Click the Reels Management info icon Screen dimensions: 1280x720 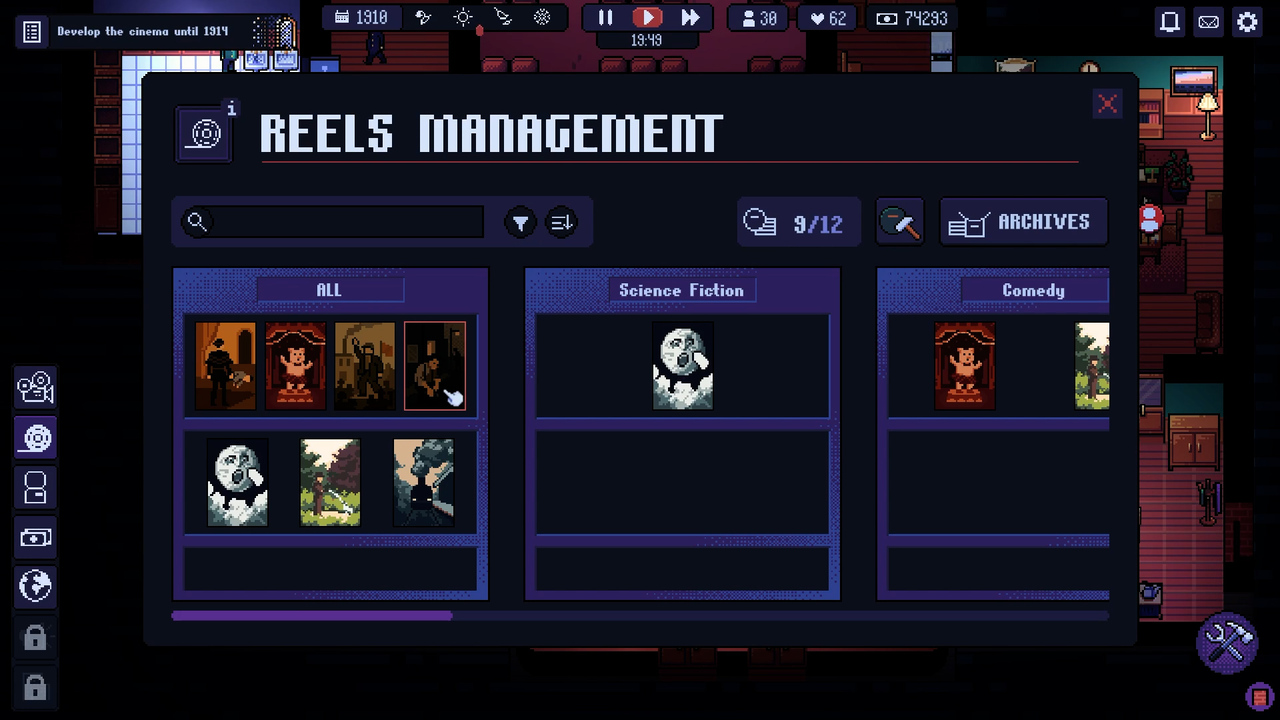coord(232,109)
